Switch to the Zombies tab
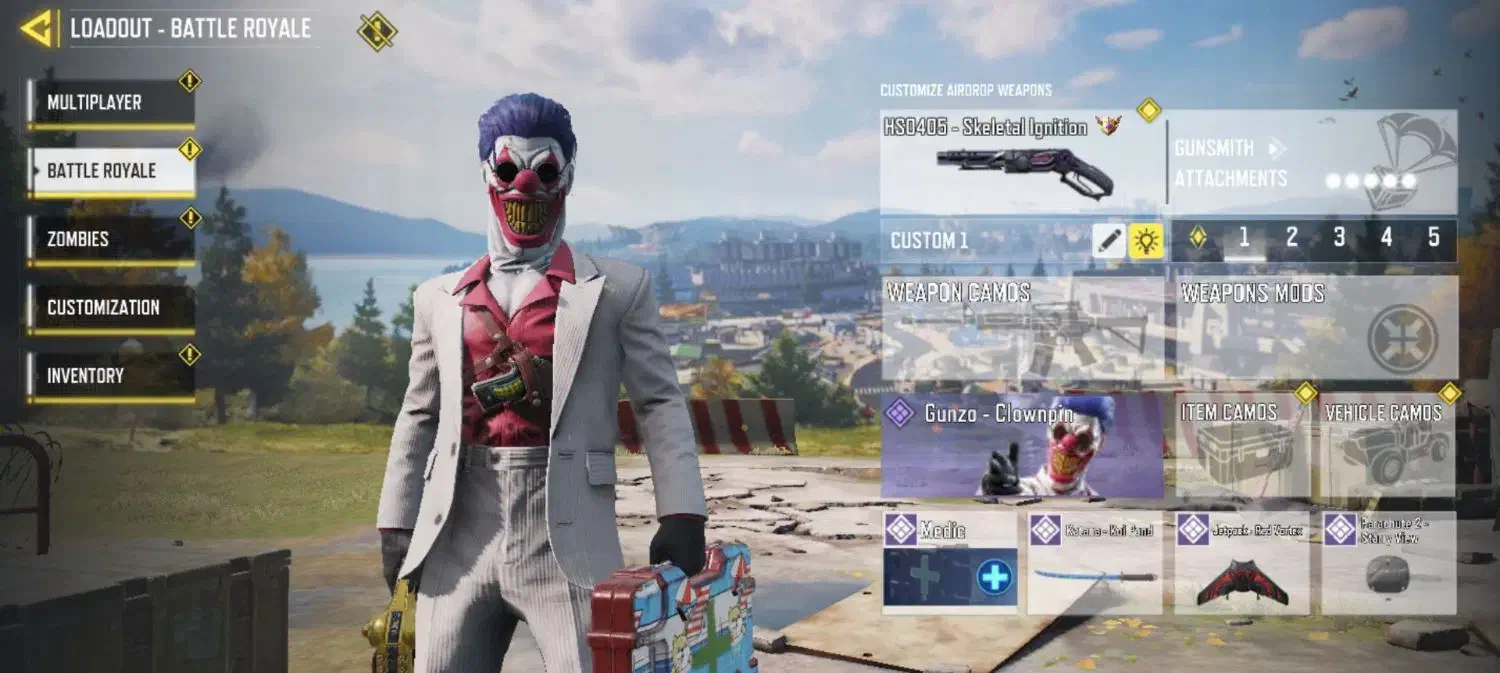The width and height of the screenshot is (1500, 673). pyautogui.click(x=110, y=240)
